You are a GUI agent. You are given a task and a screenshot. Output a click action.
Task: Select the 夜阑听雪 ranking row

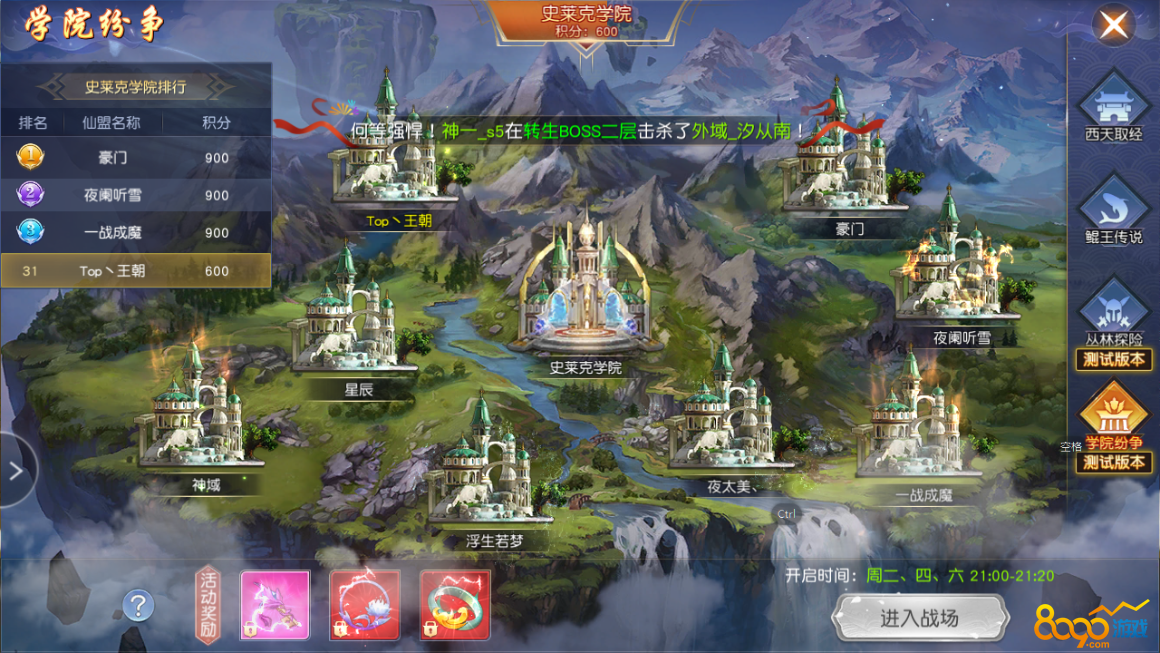pos(135,195)
